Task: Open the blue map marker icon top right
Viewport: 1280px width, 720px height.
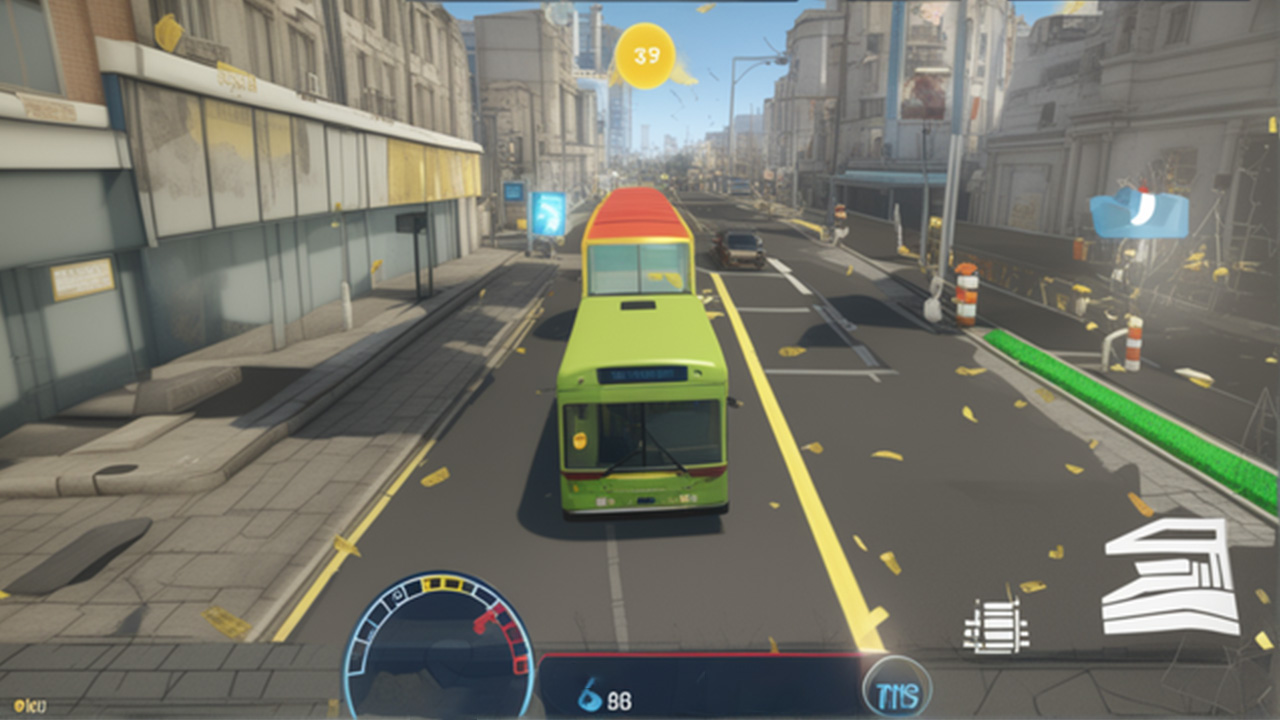Action: coord(1140,212)
